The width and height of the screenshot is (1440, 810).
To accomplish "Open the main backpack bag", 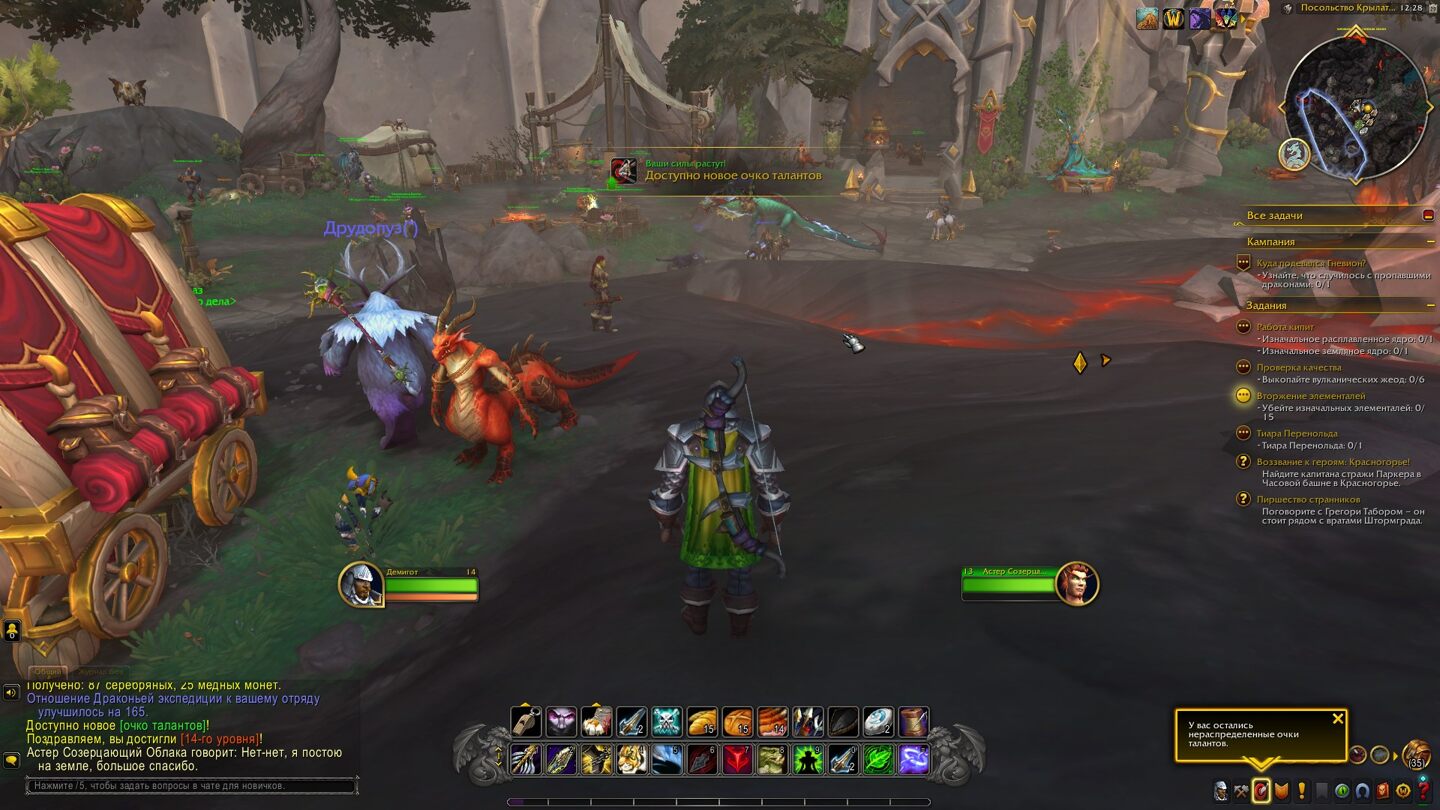I will pos(1416,754).
